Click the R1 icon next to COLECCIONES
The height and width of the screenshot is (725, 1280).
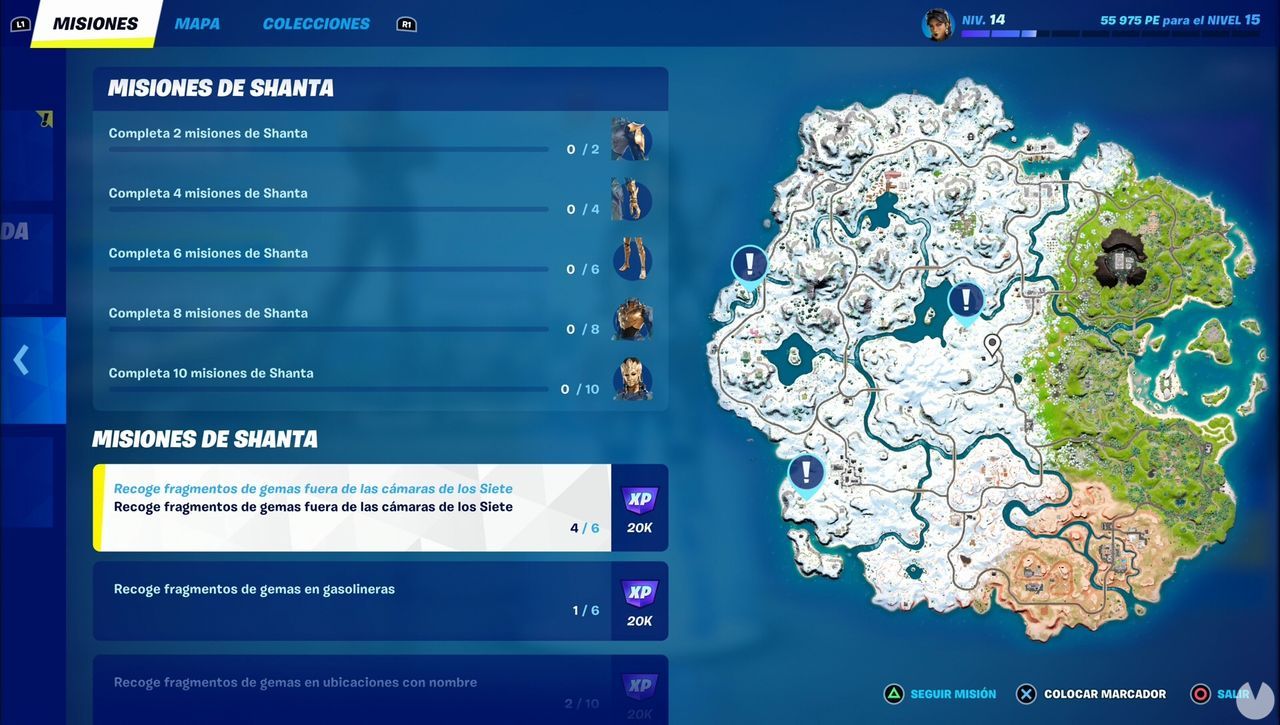(406, 23)
